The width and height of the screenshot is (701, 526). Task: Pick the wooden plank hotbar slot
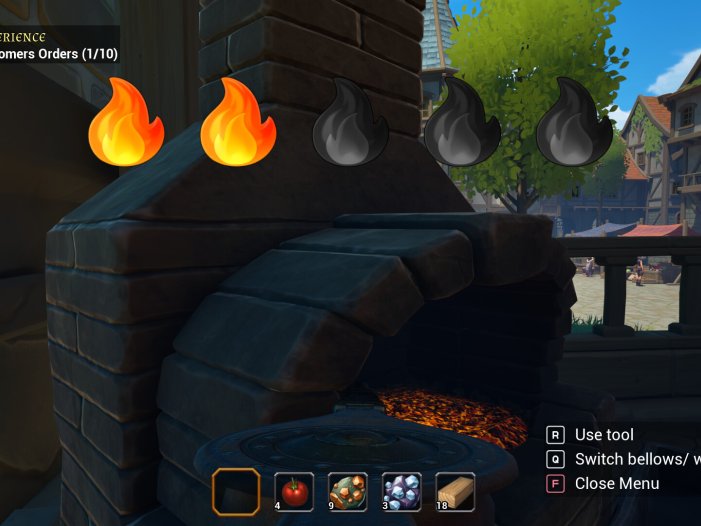pos(456,491)
